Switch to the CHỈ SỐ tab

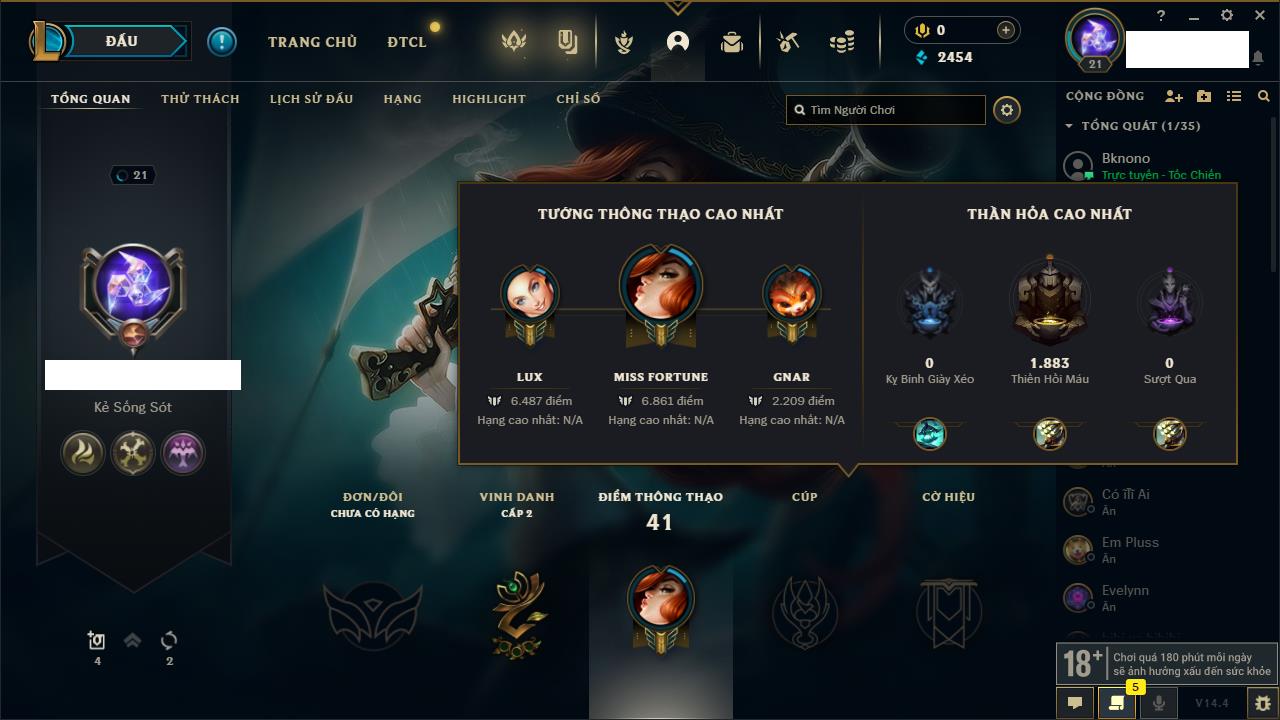point(578,99)
